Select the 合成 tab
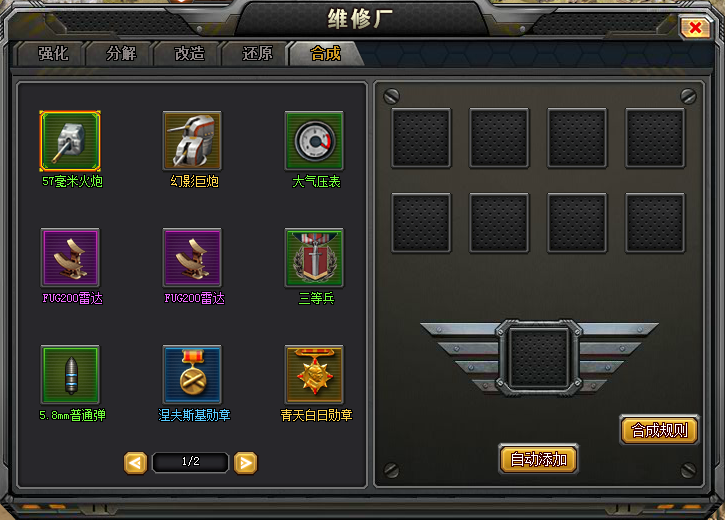Screen dimensions: 725x520 coord(326,53)
